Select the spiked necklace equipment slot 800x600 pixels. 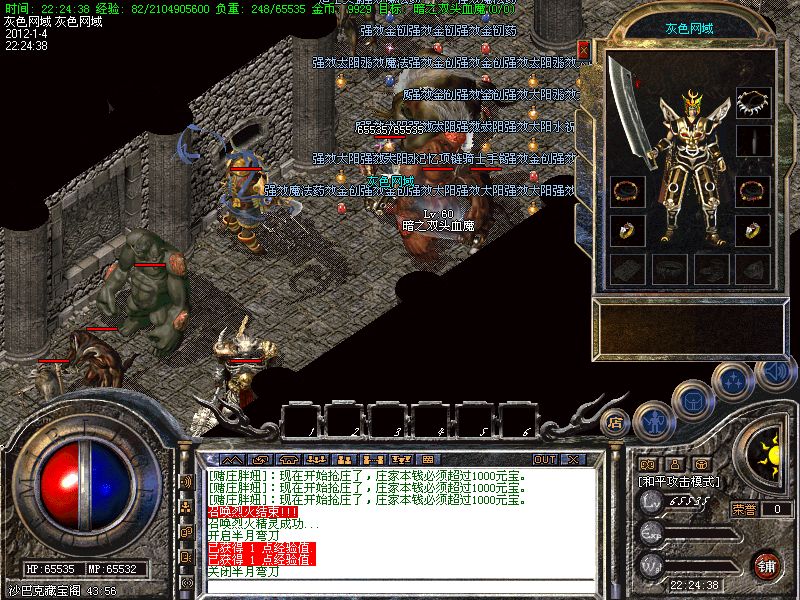(753, 102)
